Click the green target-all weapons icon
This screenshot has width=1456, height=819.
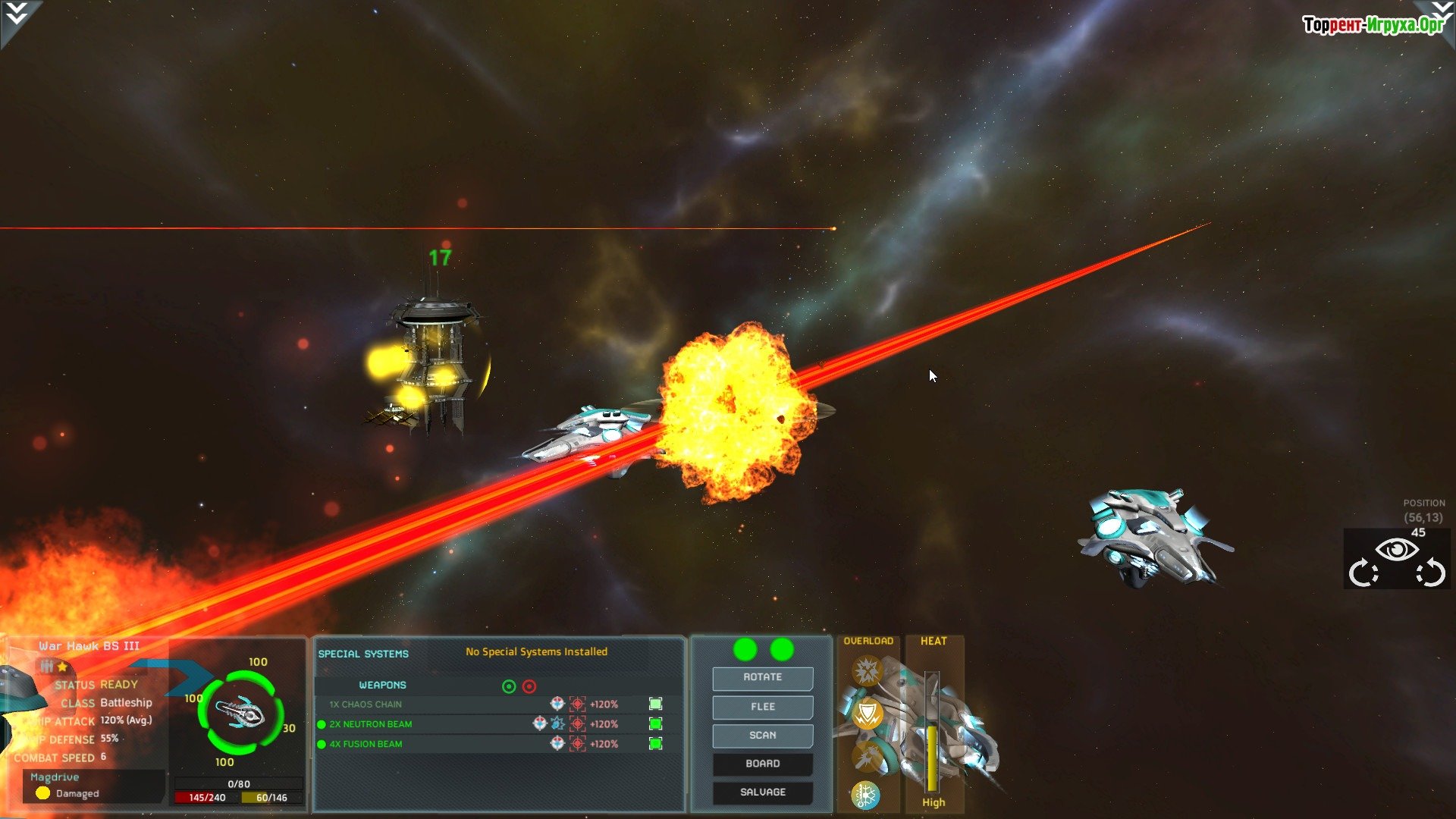pos(509,686)
